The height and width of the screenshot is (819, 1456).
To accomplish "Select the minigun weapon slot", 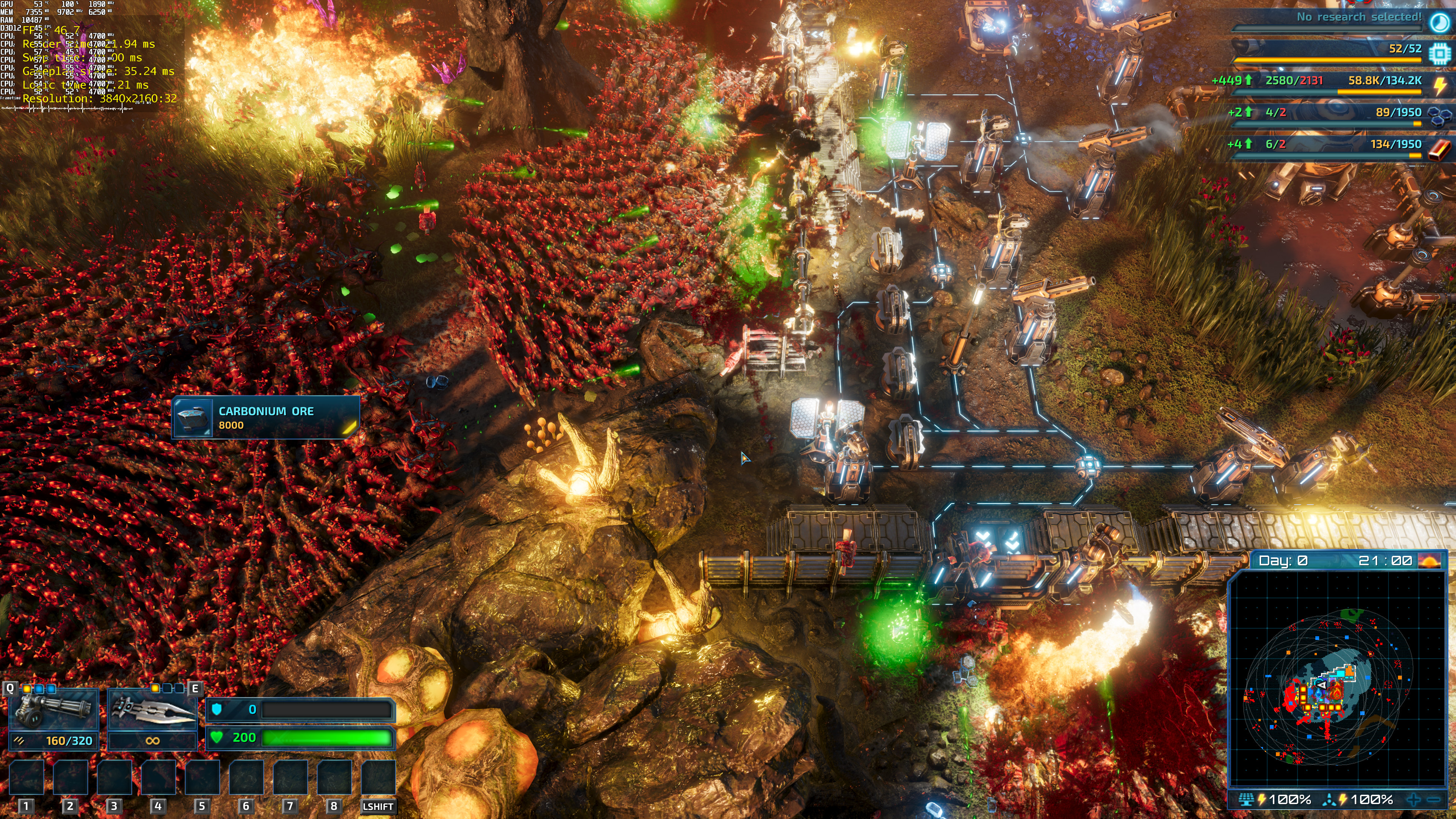I will pyautogui.click(x=54, y=710).
